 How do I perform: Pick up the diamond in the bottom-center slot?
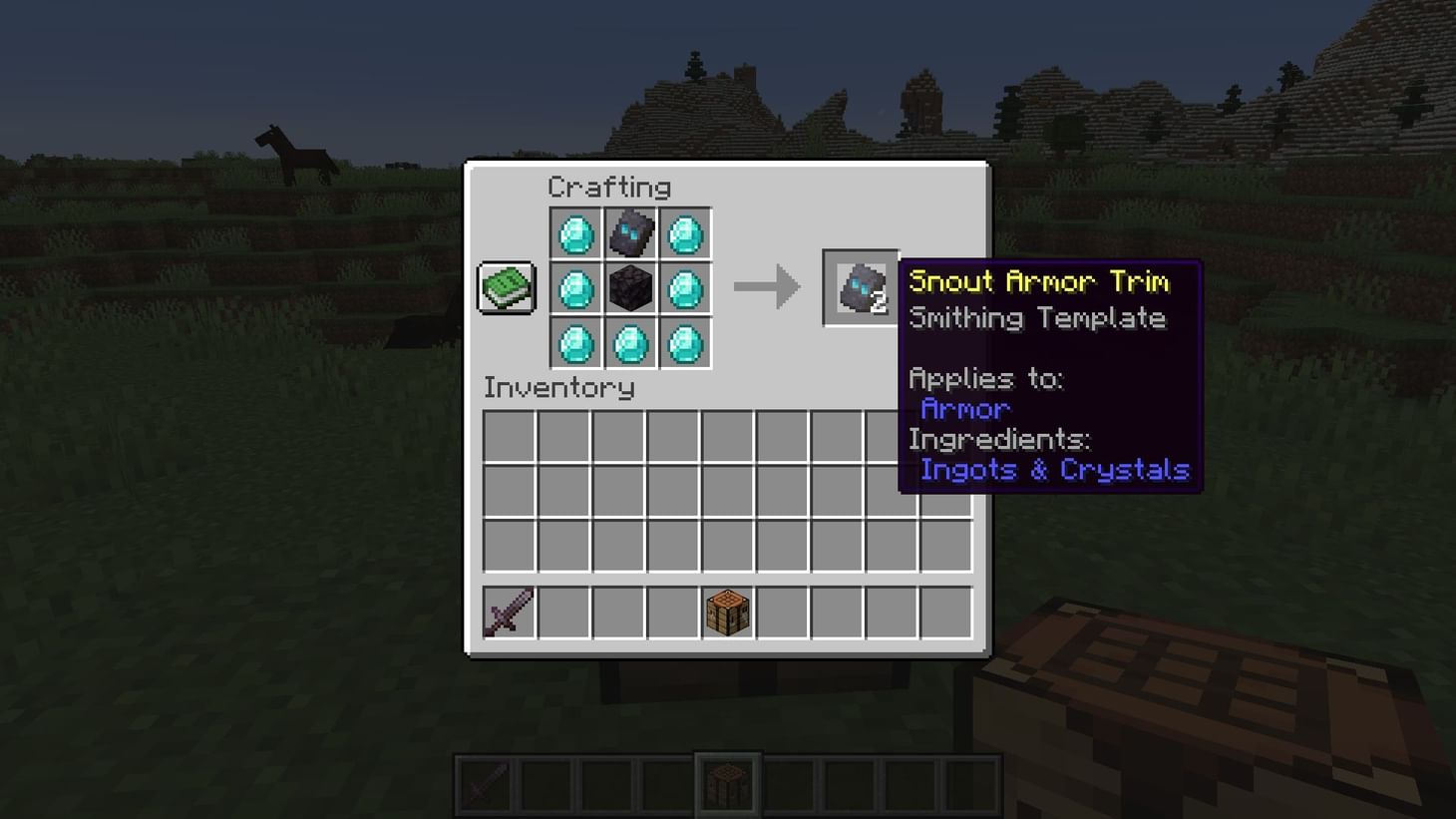click(x=629, y=343)
